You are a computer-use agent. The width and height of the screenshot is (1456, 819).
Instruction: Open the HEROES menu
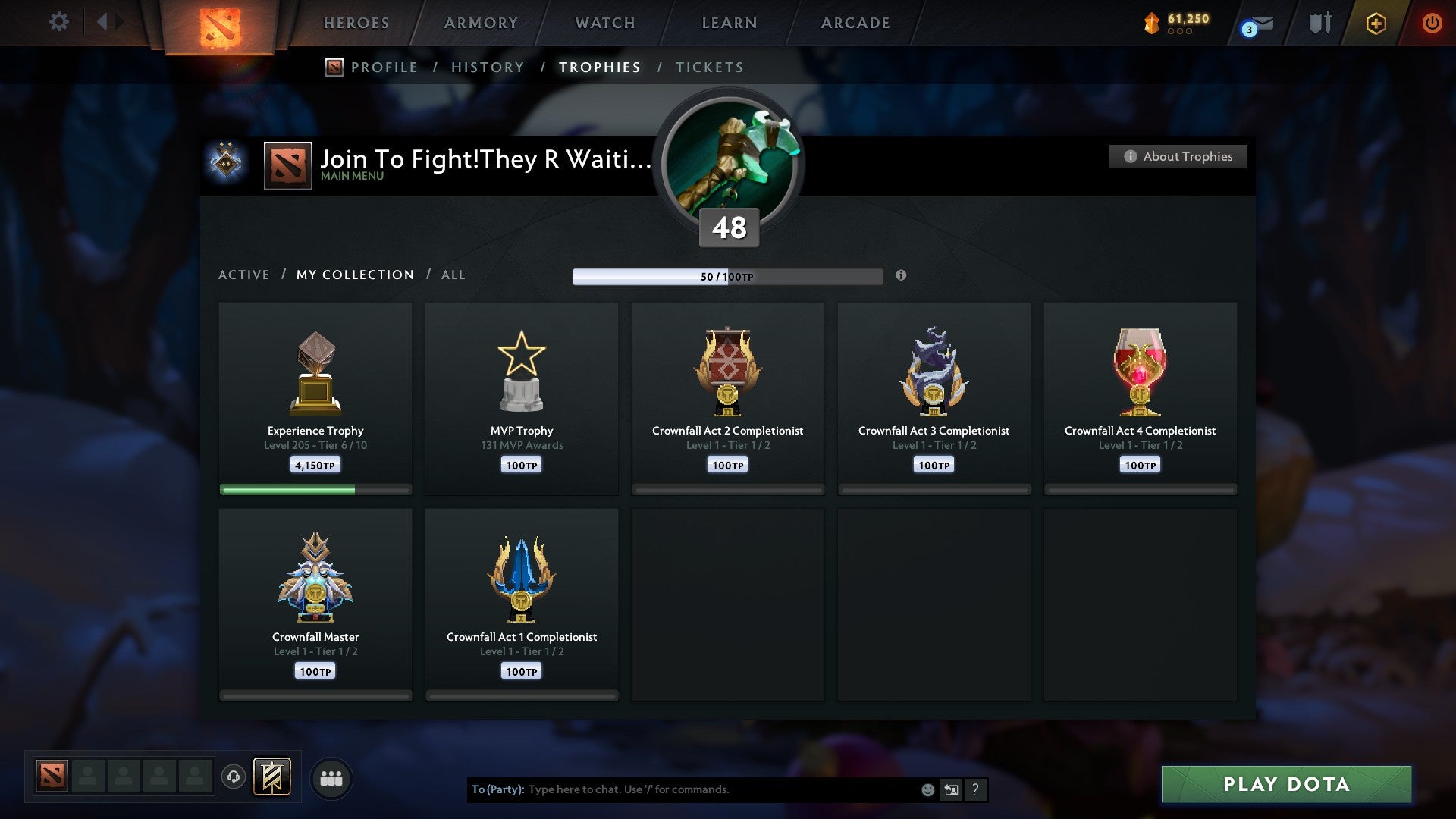tap(356, 23)
